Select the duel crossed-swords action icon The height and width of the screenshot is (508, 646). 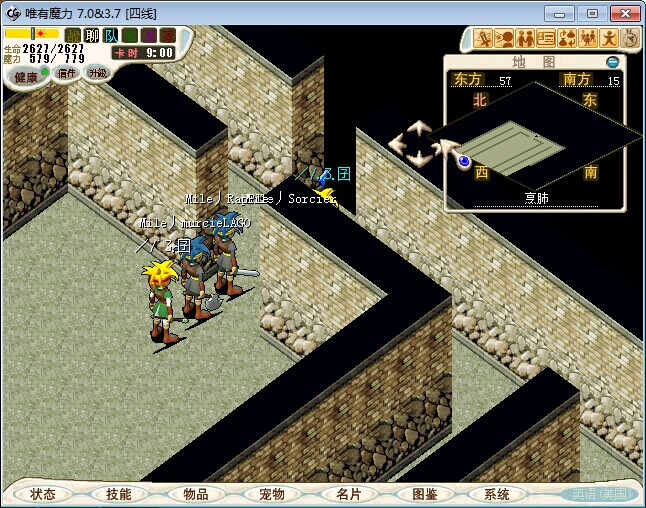tap(483, 39)
